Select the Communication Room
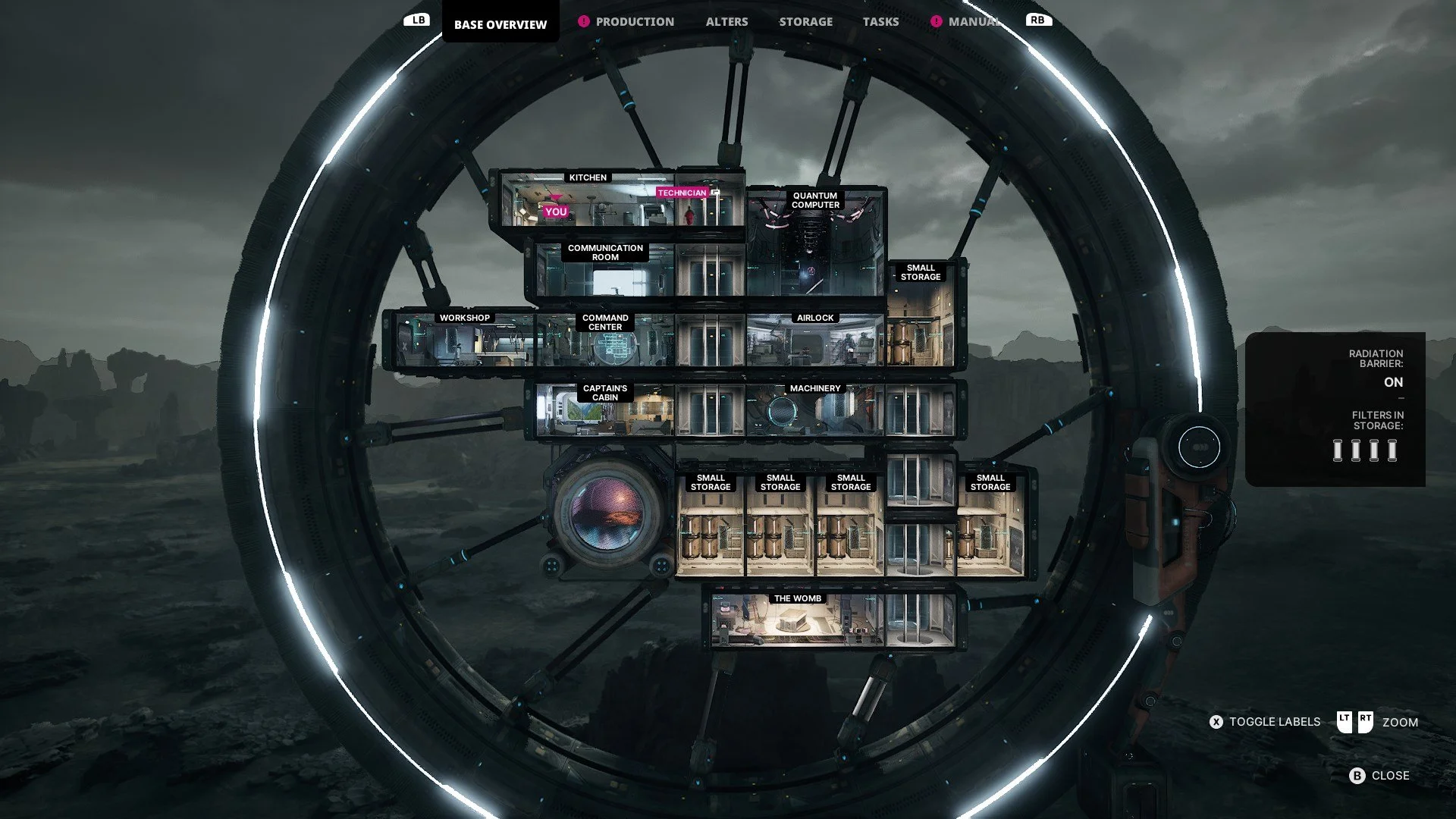 tap(605, 269)
